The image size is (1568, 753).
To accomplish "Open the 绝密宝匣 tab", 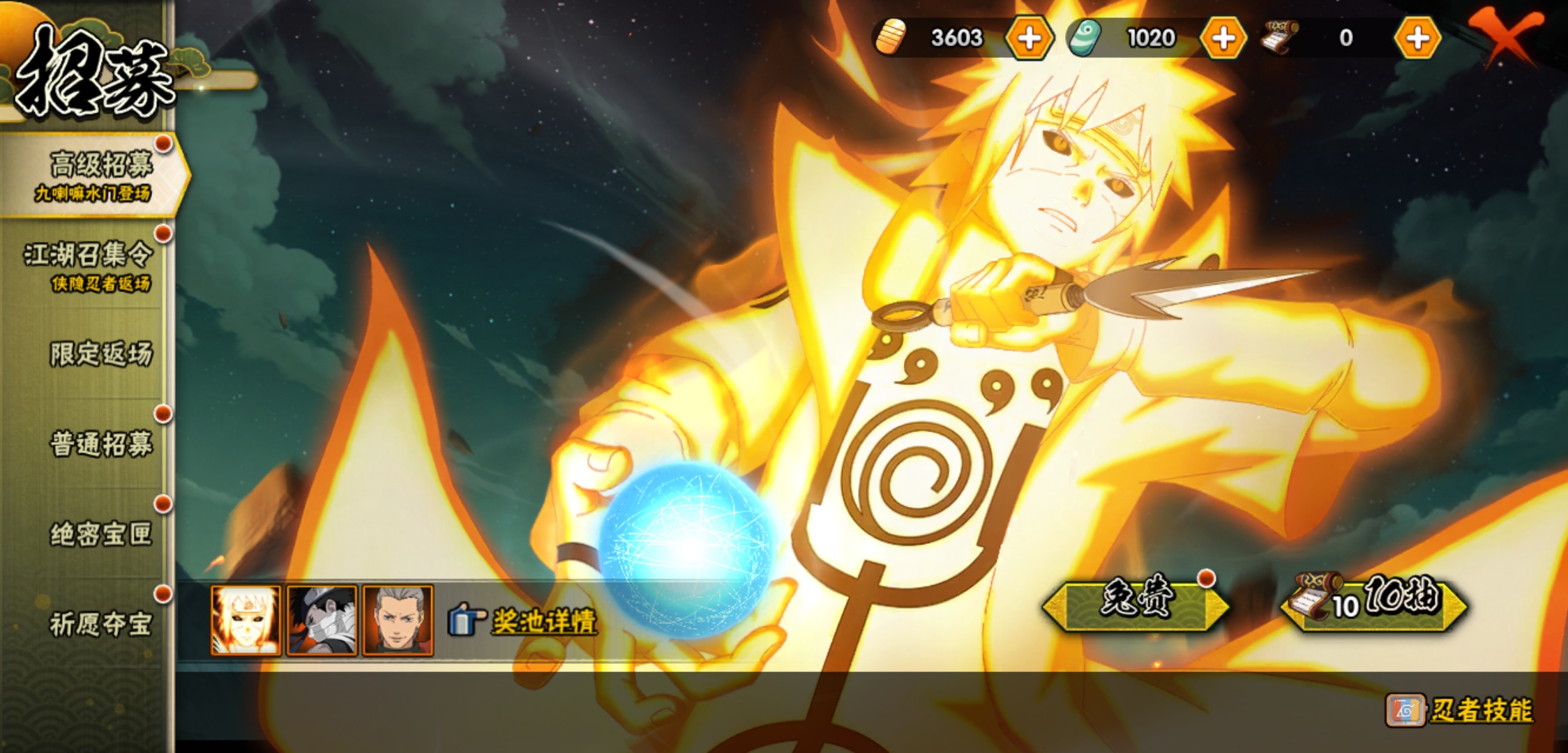I will coord(100,534).
